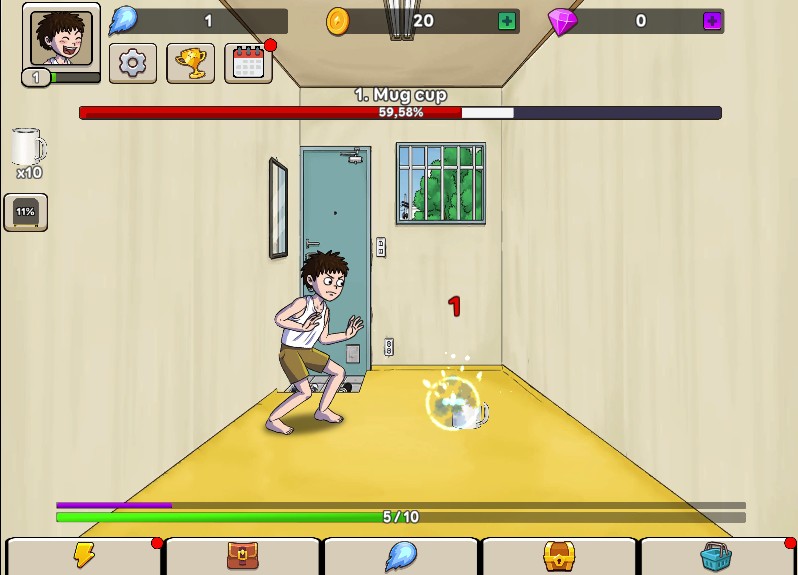Click the player avatar portrait
This screenshot has height=575, width=798.
pyautogui.click(x=61, y=38)
